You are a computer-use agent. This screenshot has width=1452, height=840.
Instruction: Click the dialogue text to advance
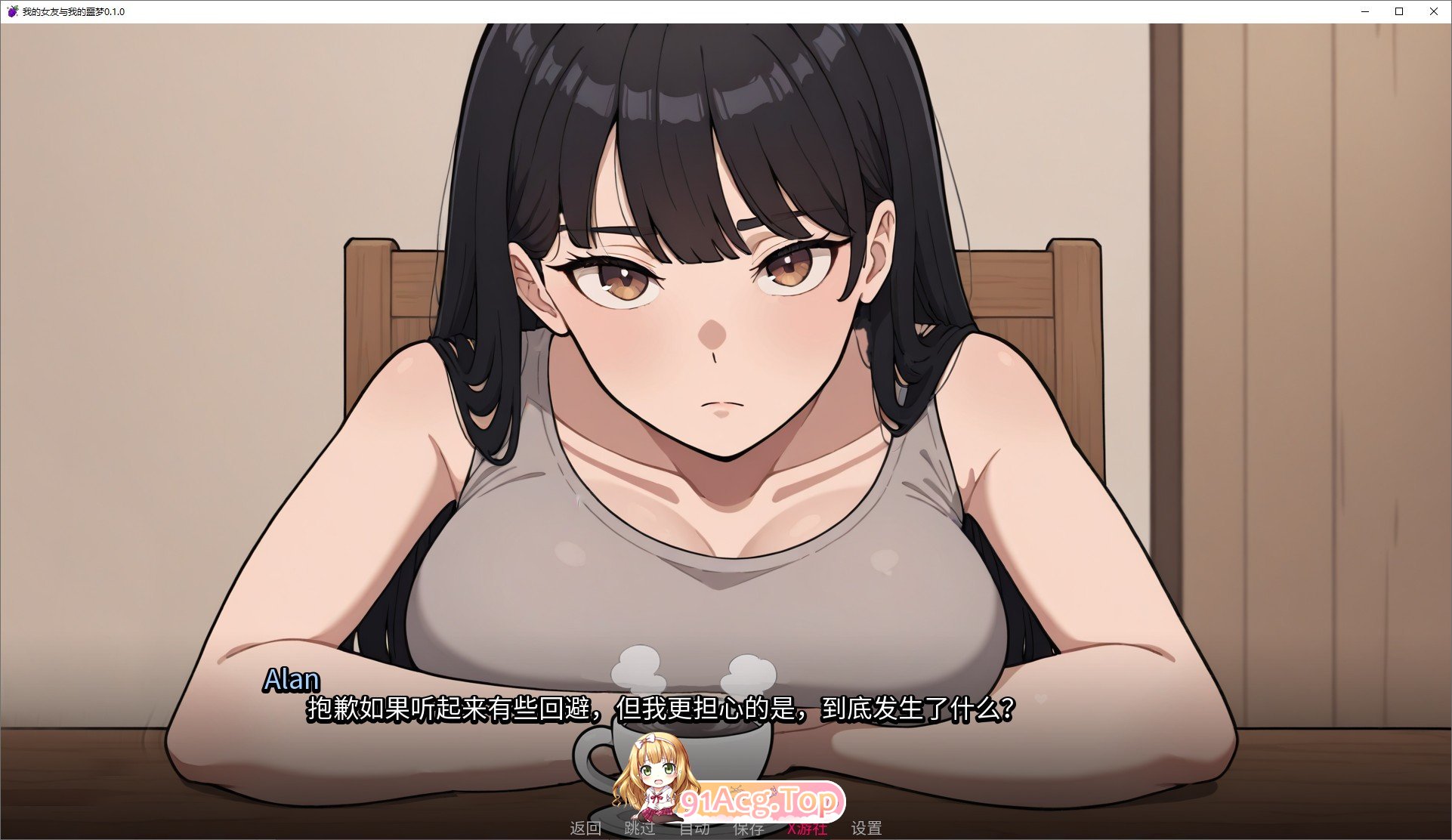pyautogui.click(x=661, y=709)
